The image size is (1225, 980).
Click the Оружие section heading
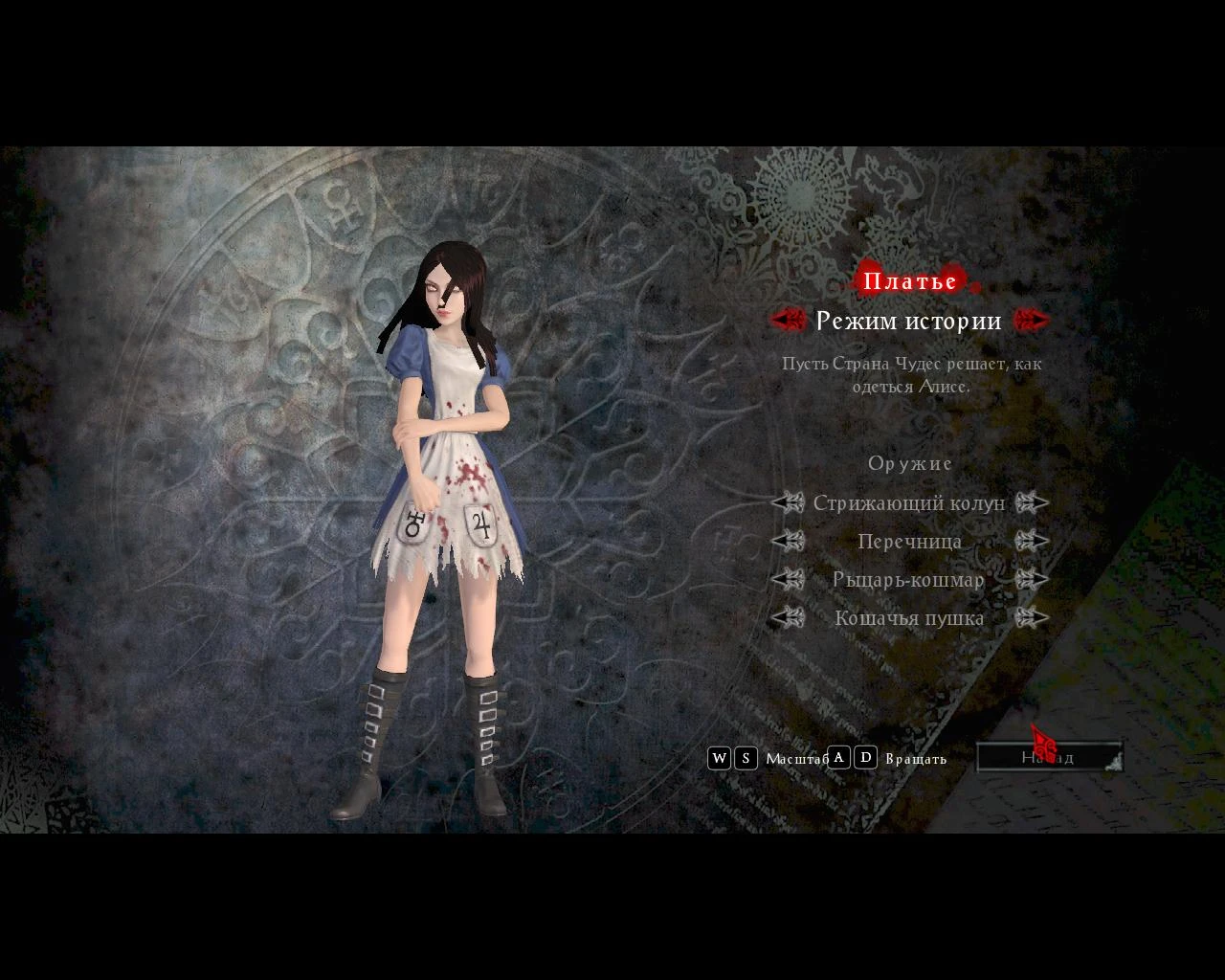(910, 462)
